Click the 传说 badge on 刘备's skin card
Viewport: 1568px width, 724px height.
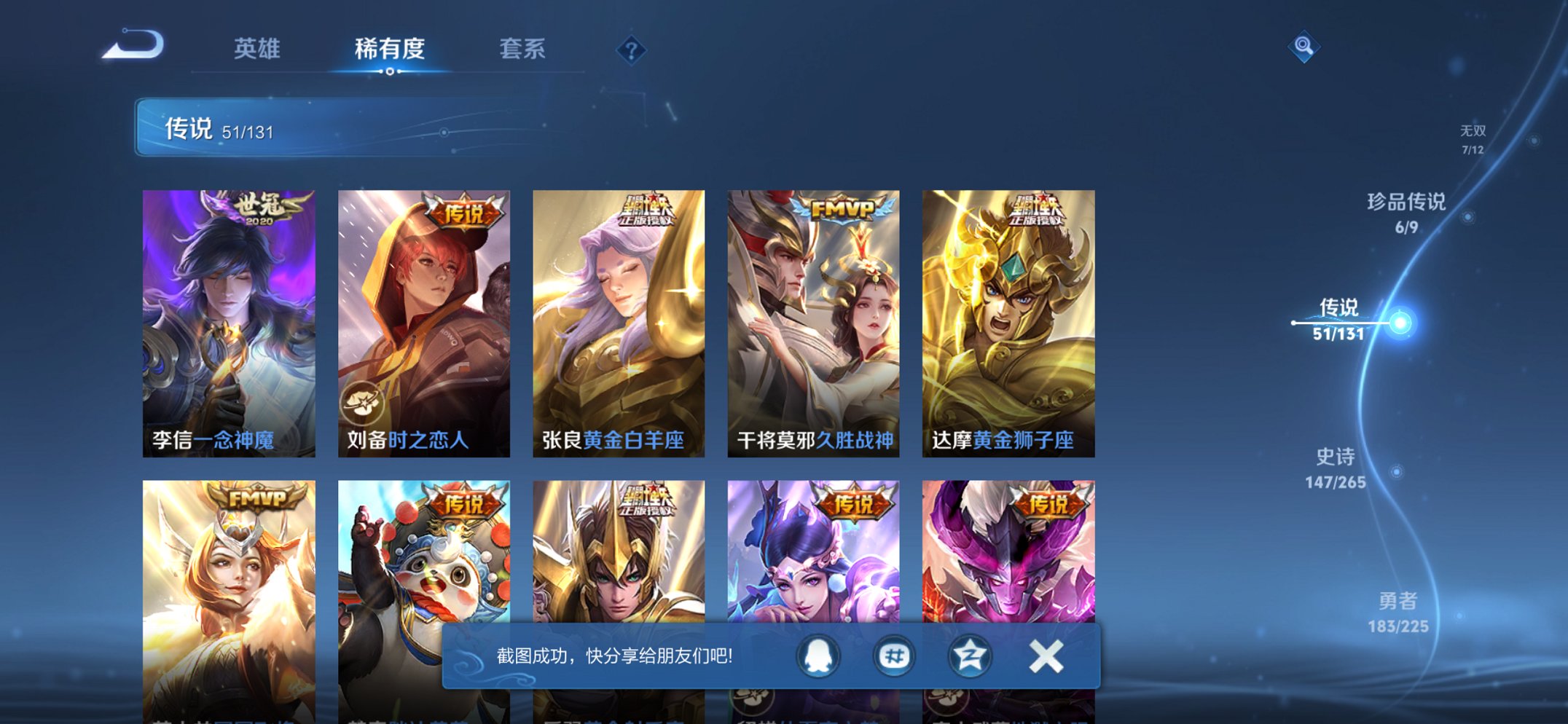pyautogui.click(x=465, y=211)
